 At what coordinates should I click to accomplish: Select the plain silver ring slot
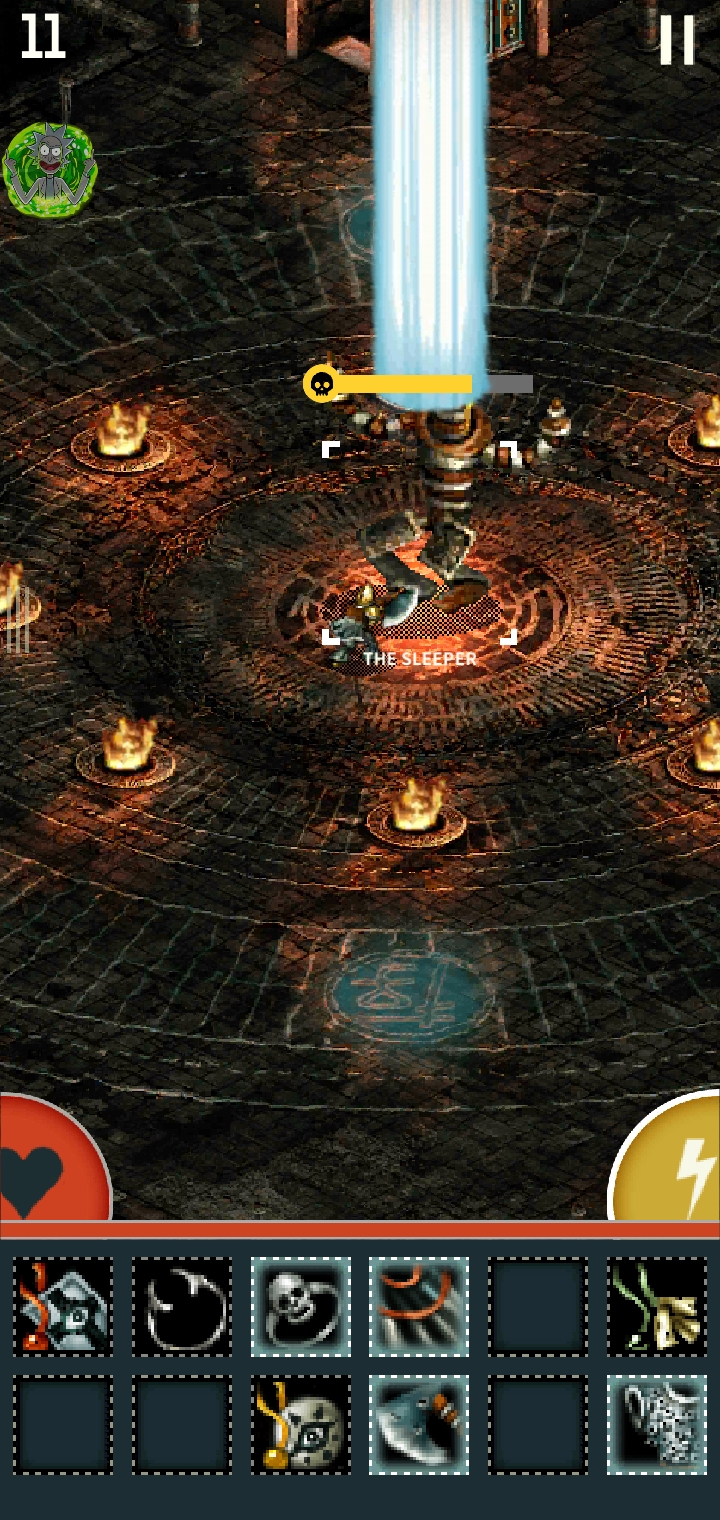182,1307
